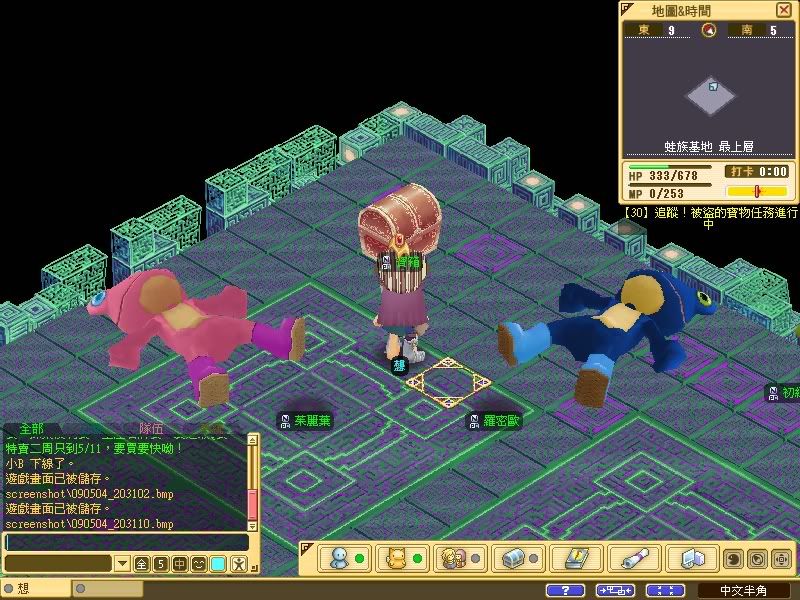
Task: Switch to the 隊伍 chat tab
Action: tap(151, 428)
